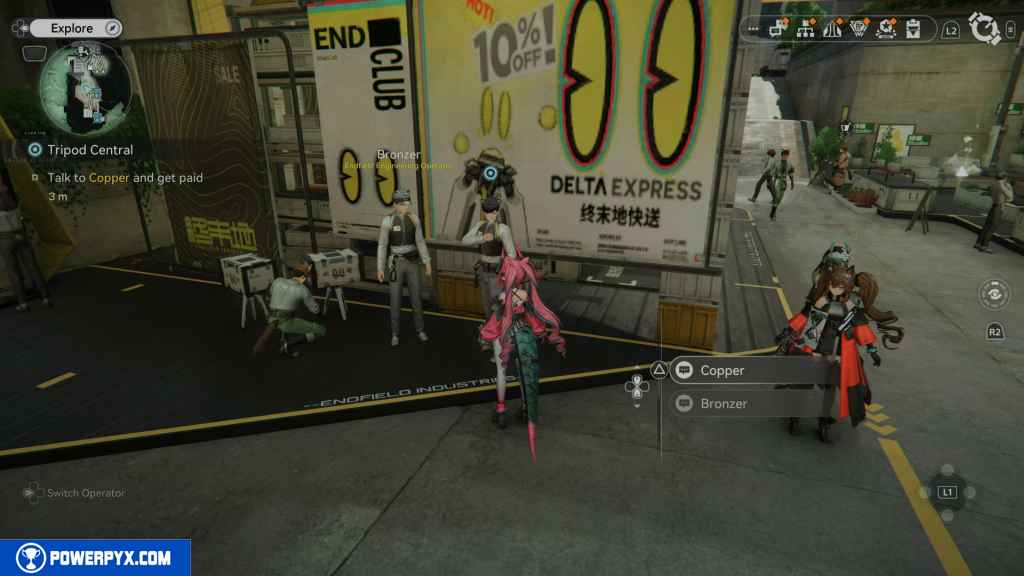Open the star badge icon in top toolbar
The width and height of the screenshot is (1024, 576).
click(x=885, y=30)
